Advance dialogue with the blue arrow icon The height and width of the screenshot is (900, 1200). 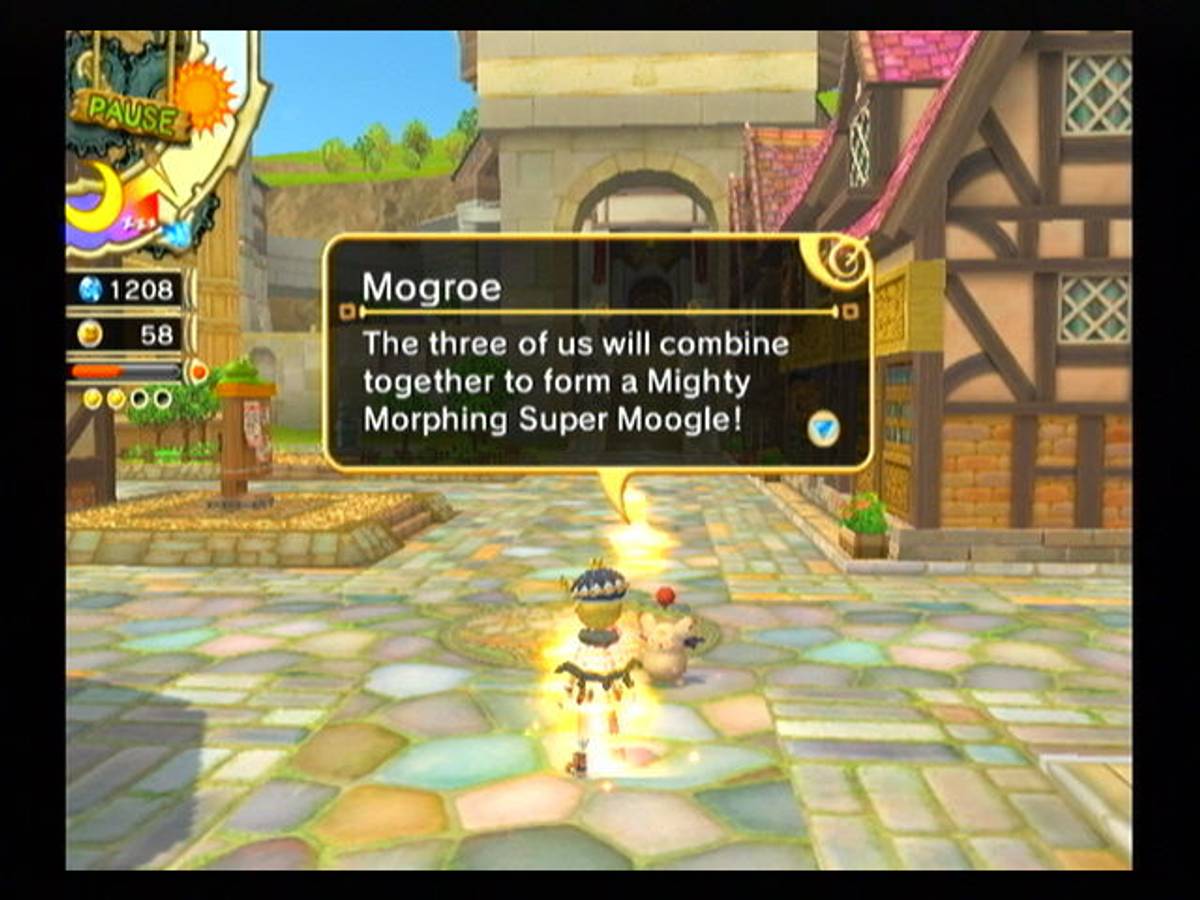823,428
